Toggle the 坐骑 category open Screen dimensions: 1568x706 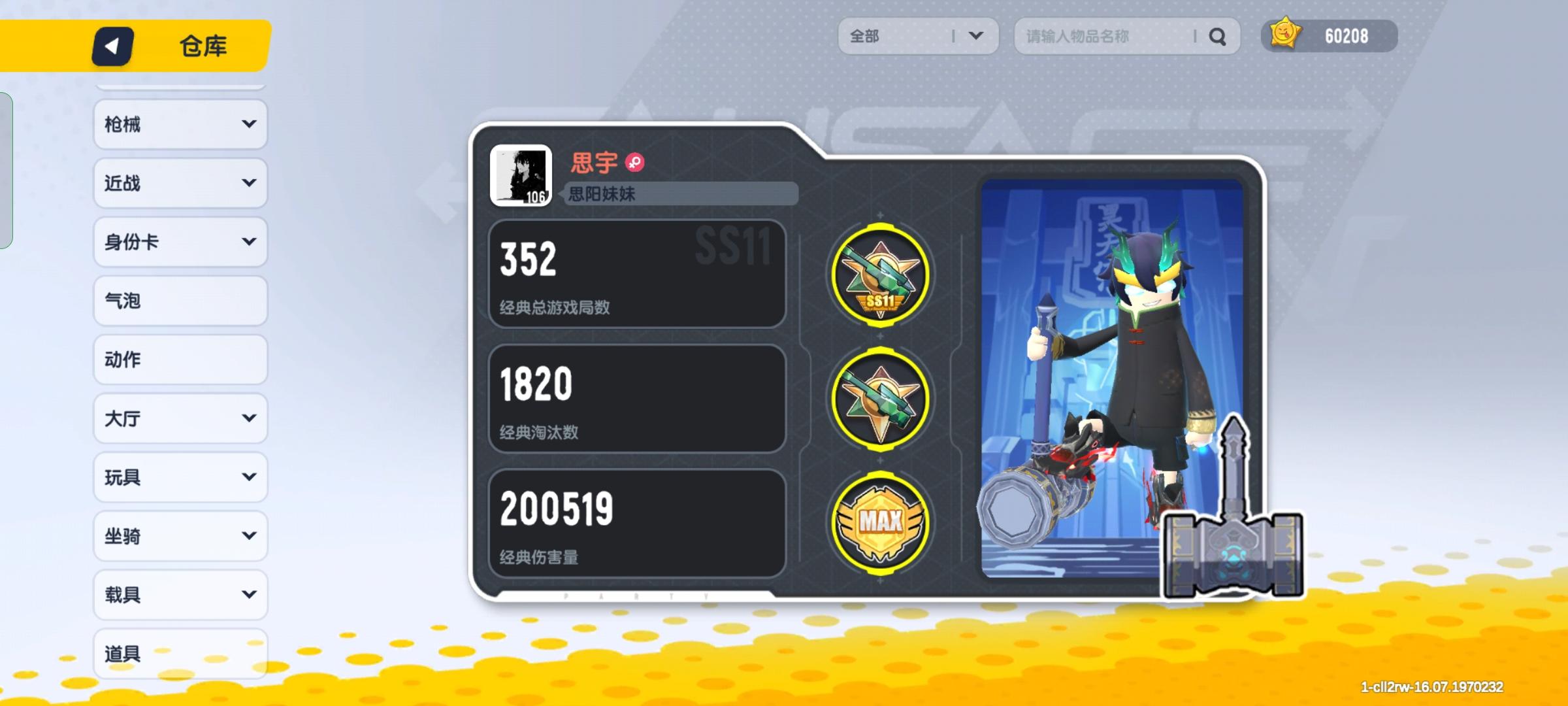pos(180,536)
